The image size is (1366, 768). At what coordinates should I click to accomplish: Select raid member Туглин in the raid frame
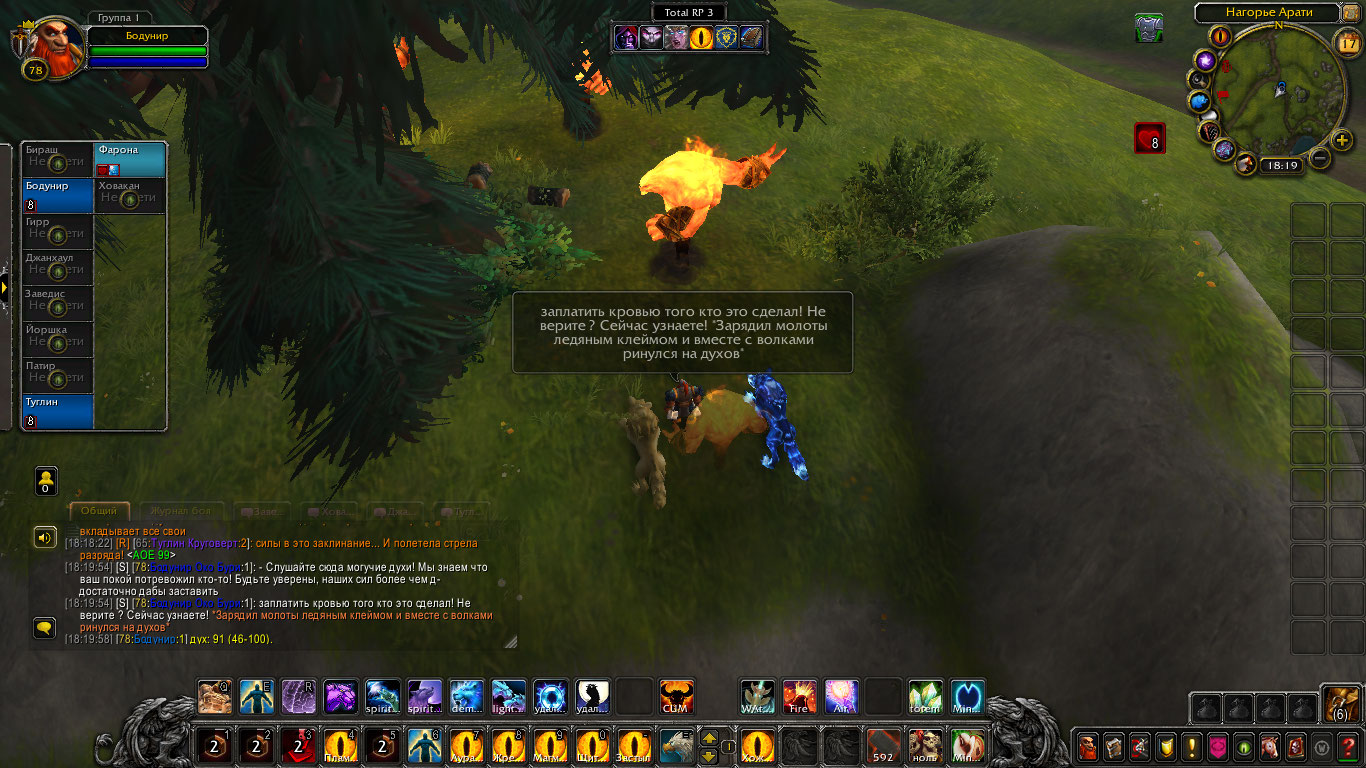57,412
